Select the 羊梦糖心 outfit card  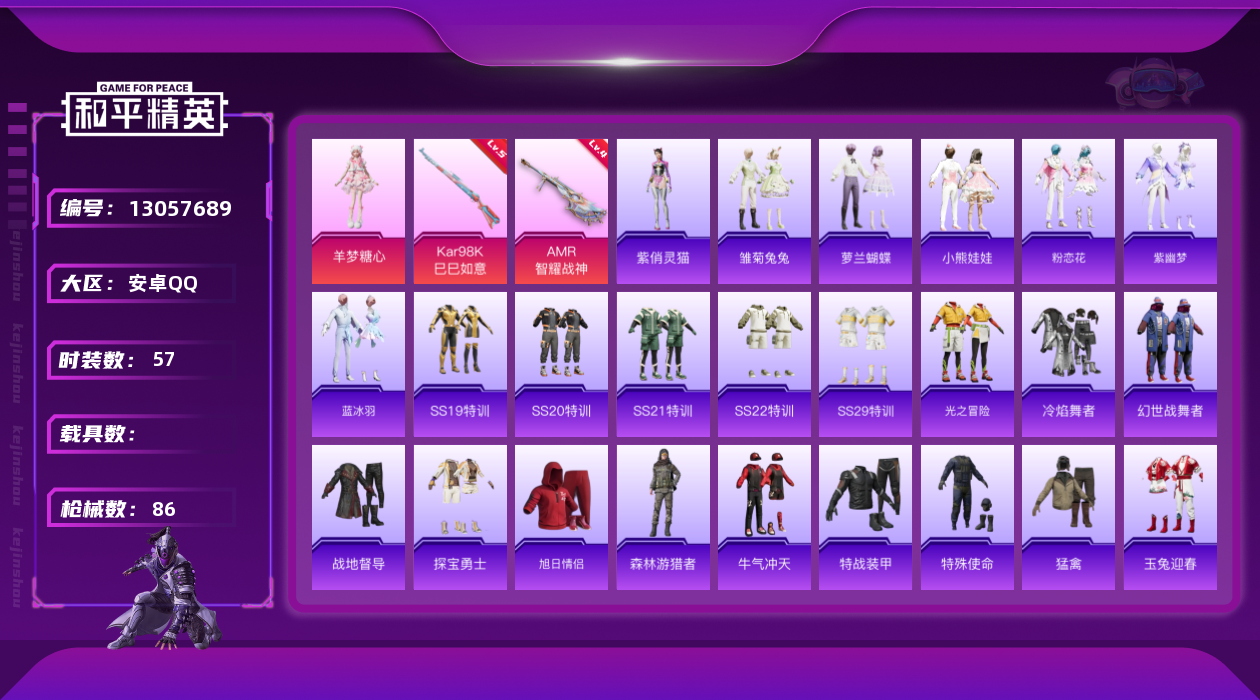[x=358, y=210]
